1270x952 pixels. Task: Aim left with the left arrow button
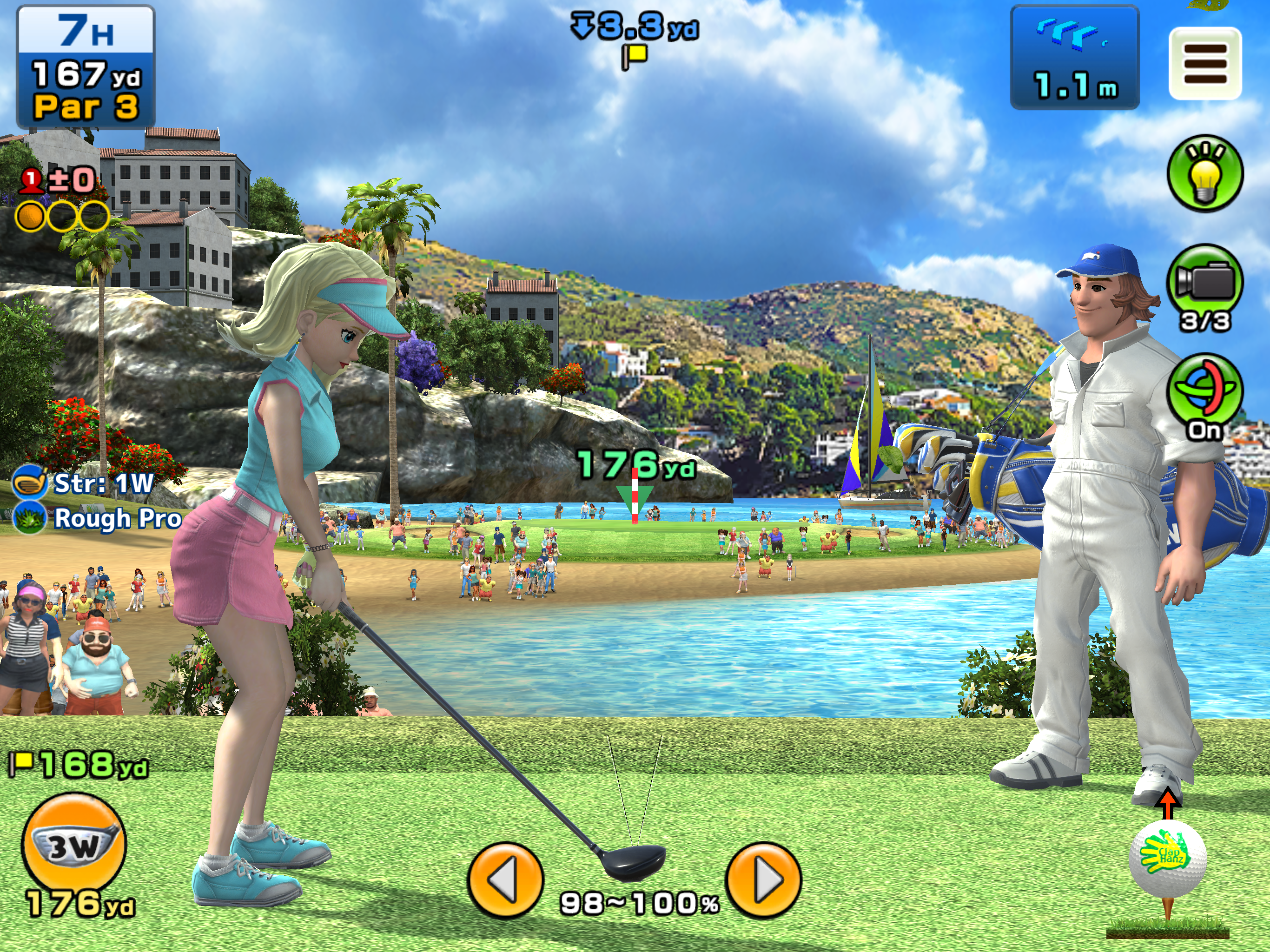505,879
